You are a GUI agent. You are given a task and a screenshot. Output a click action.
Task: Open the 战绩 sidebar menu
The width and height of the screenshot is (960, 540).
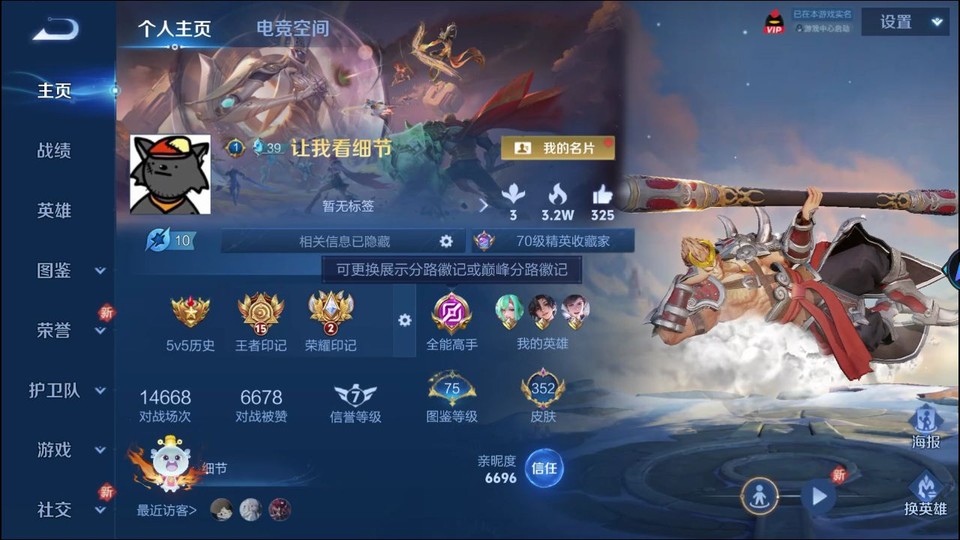click(54, 151)
